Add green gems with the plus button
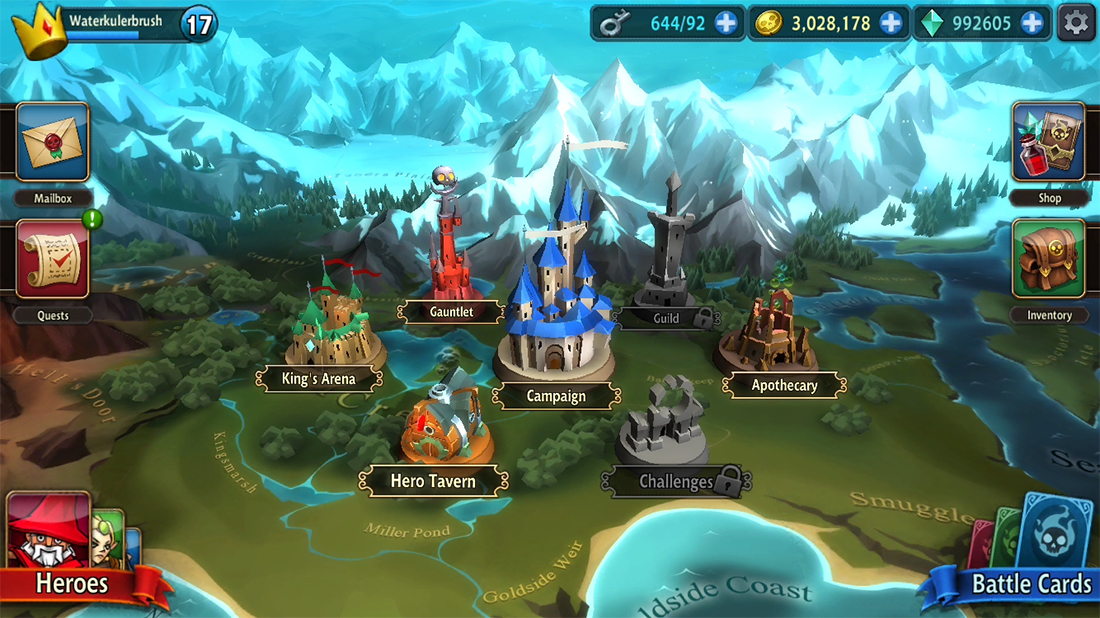The image size is (1100, 618). [x=1032, y=22]
